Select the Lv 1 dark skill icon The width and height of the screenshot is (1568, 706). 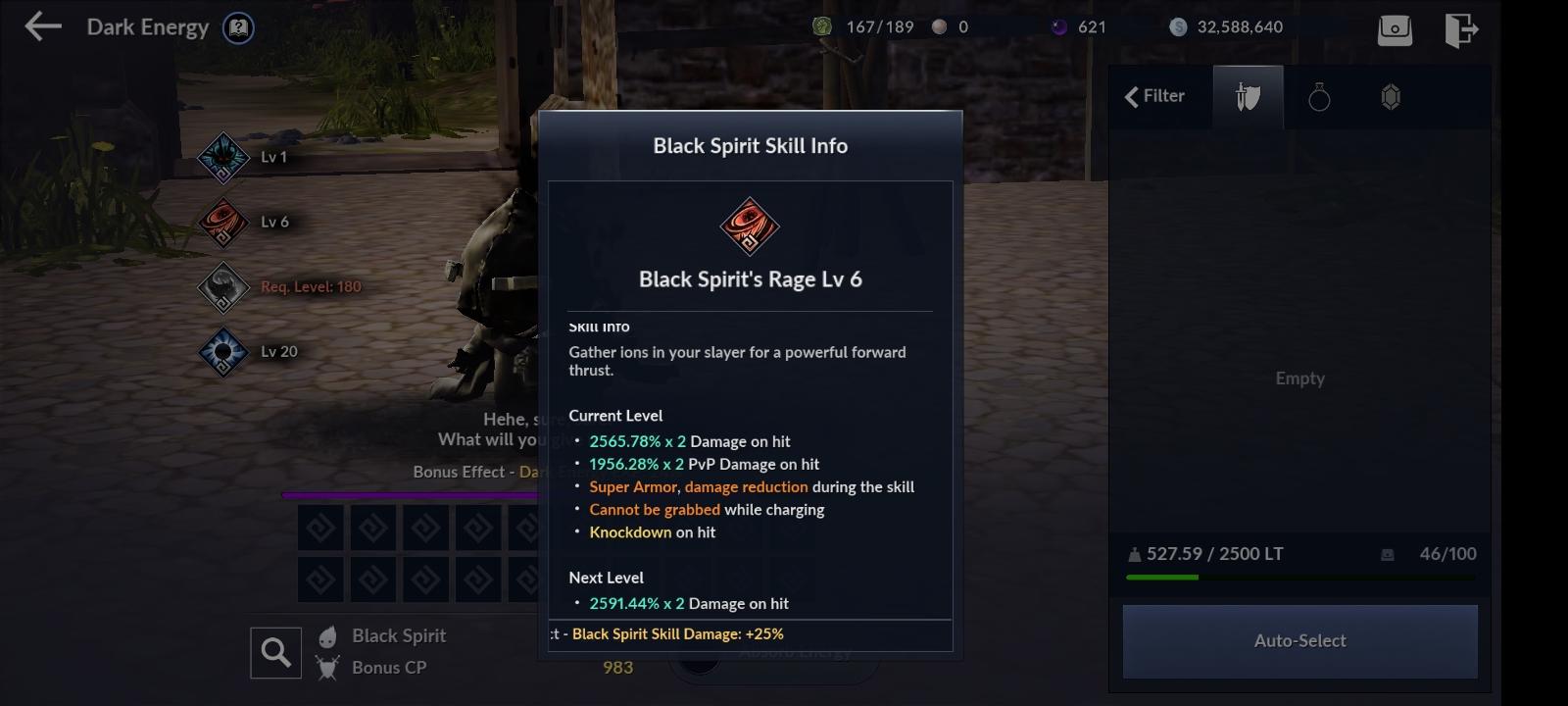click(x=223, y=158)
